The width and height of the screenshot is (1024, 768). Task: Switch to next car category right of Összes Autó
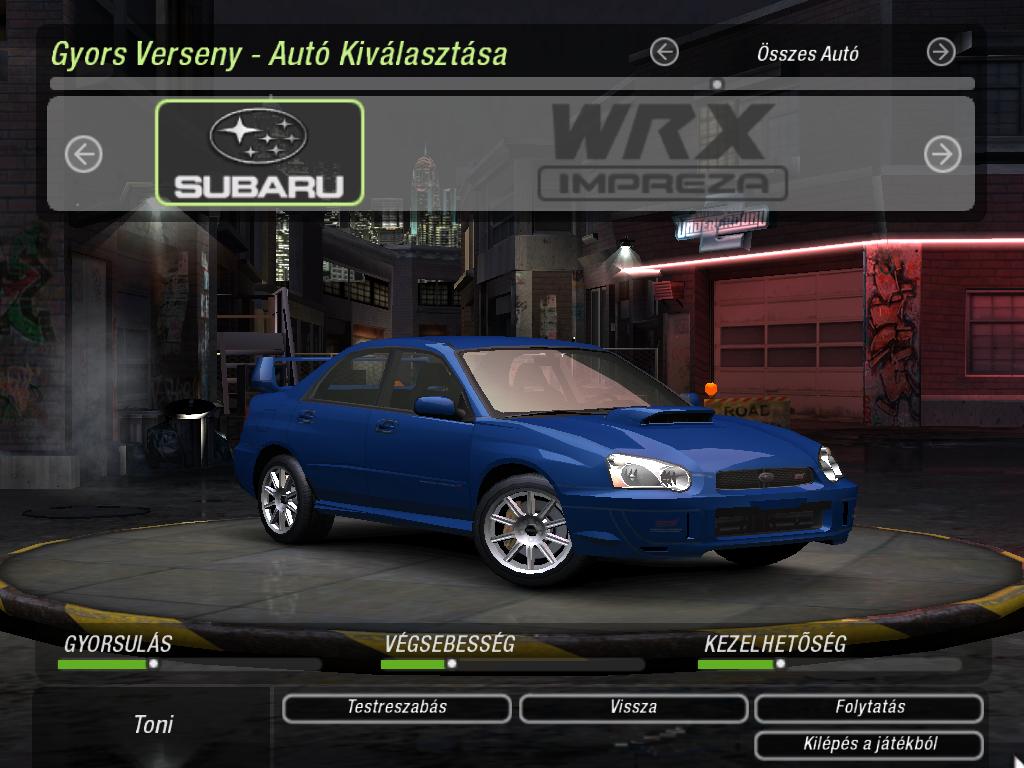[941, 52]
